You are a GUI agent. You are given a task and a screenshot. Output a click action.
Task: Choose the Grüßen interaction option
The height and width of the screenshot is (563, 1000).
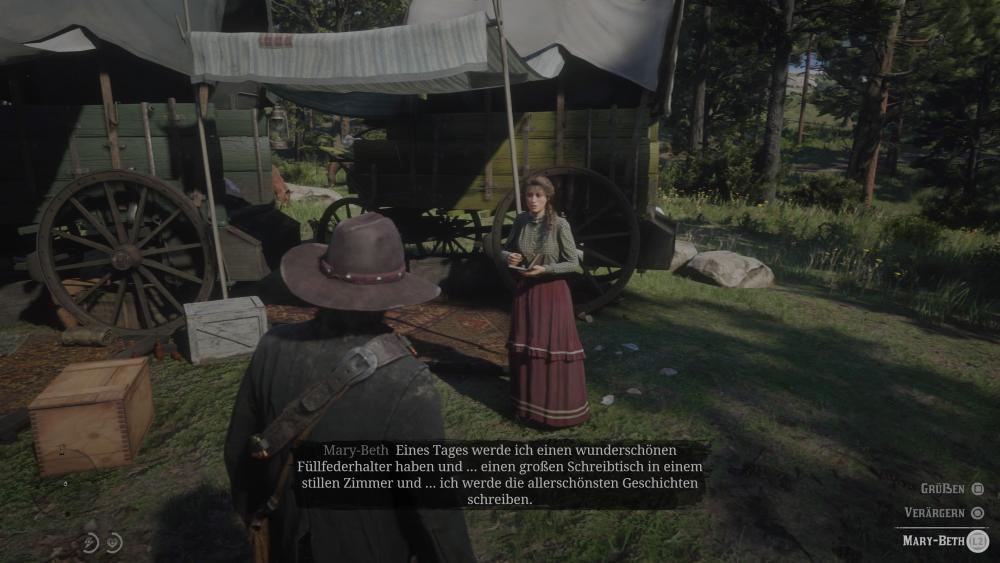click(944, 488)
